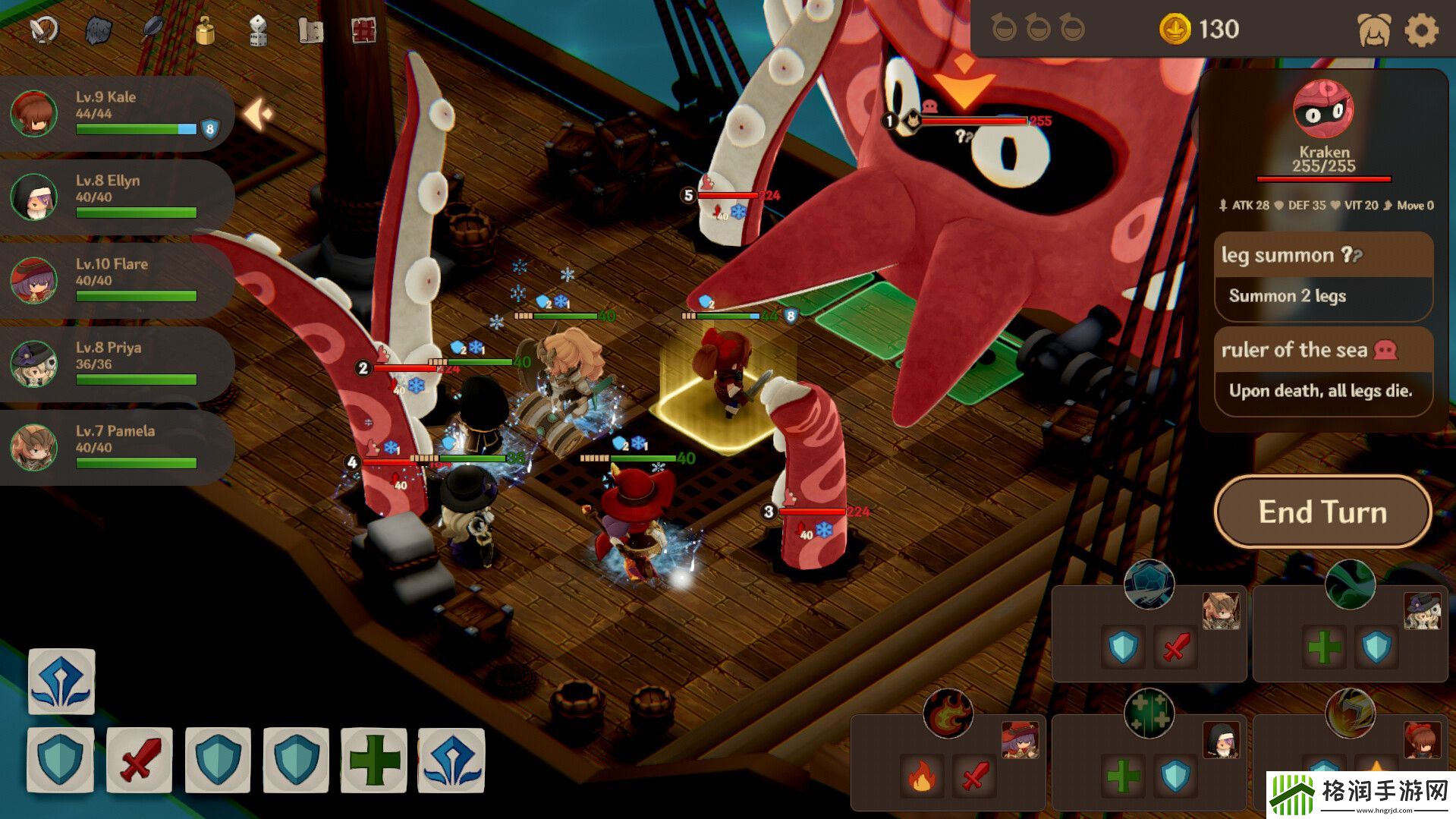
Task: Open the stacked dice icon
Action: pyautogui.click(x=258, y=31)
